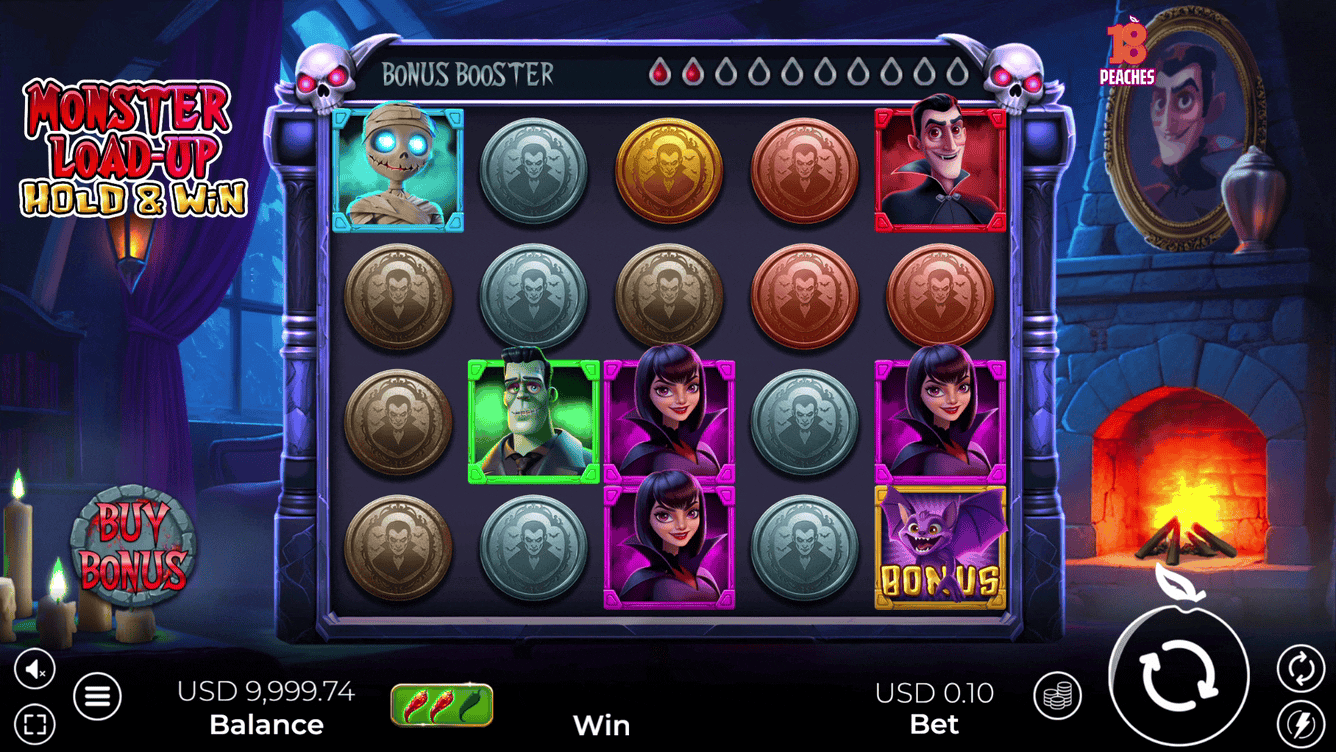Enter fullscreen mode
This screenshot has height=752, width=1336.
coord(35,722)
